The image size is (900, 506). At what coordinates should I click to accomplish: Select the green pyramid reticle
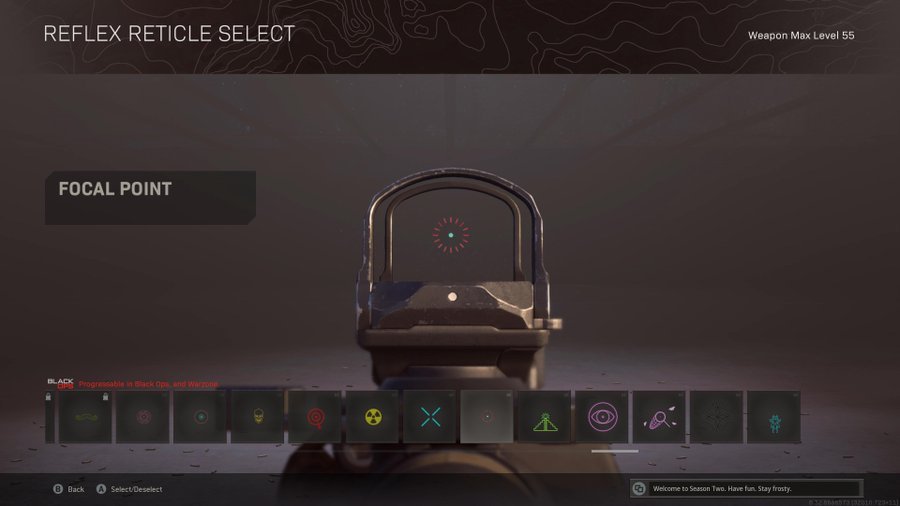[544, 416]
